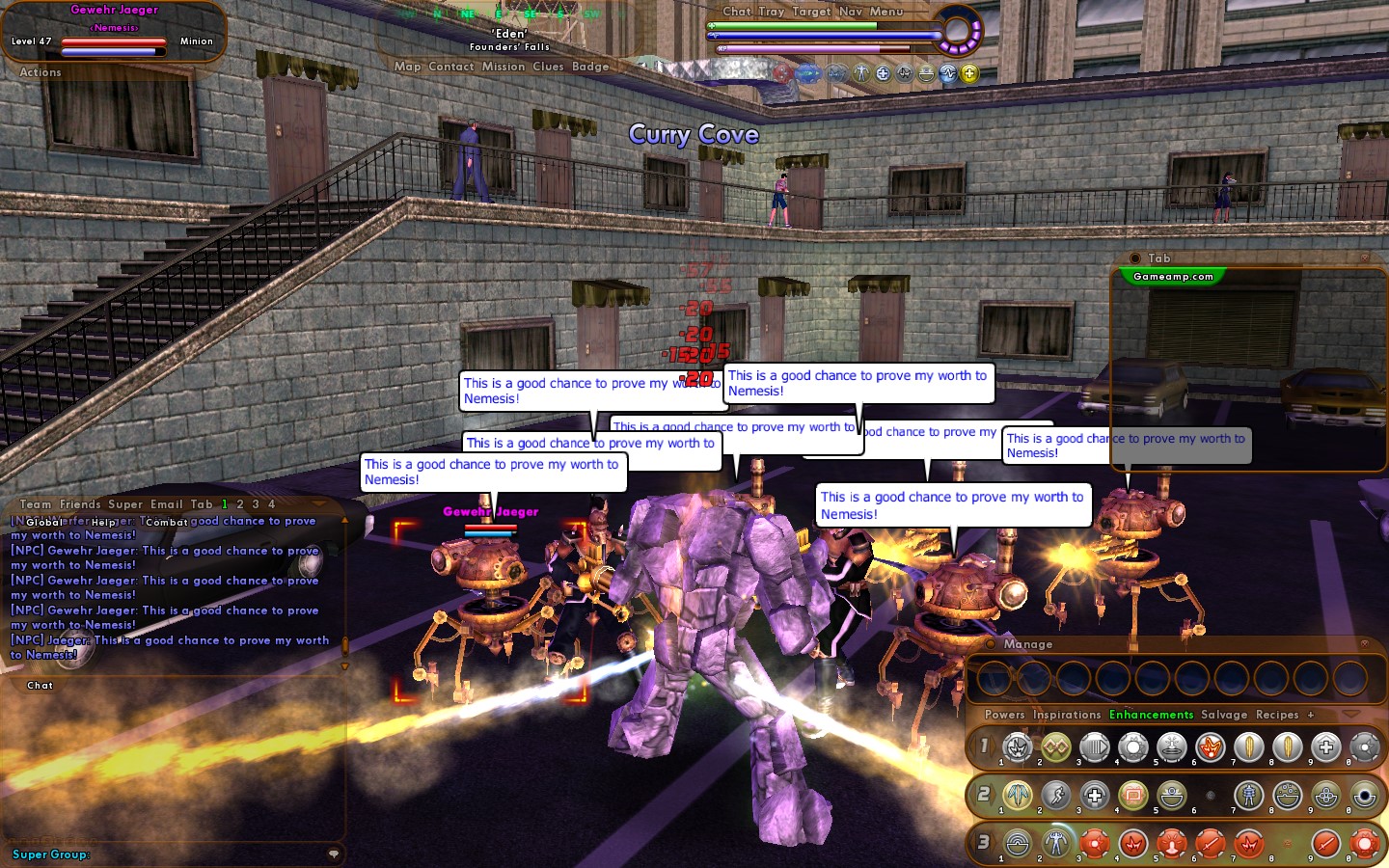
Task: Switch to the Team chat channel
Action: coord(36,504)
